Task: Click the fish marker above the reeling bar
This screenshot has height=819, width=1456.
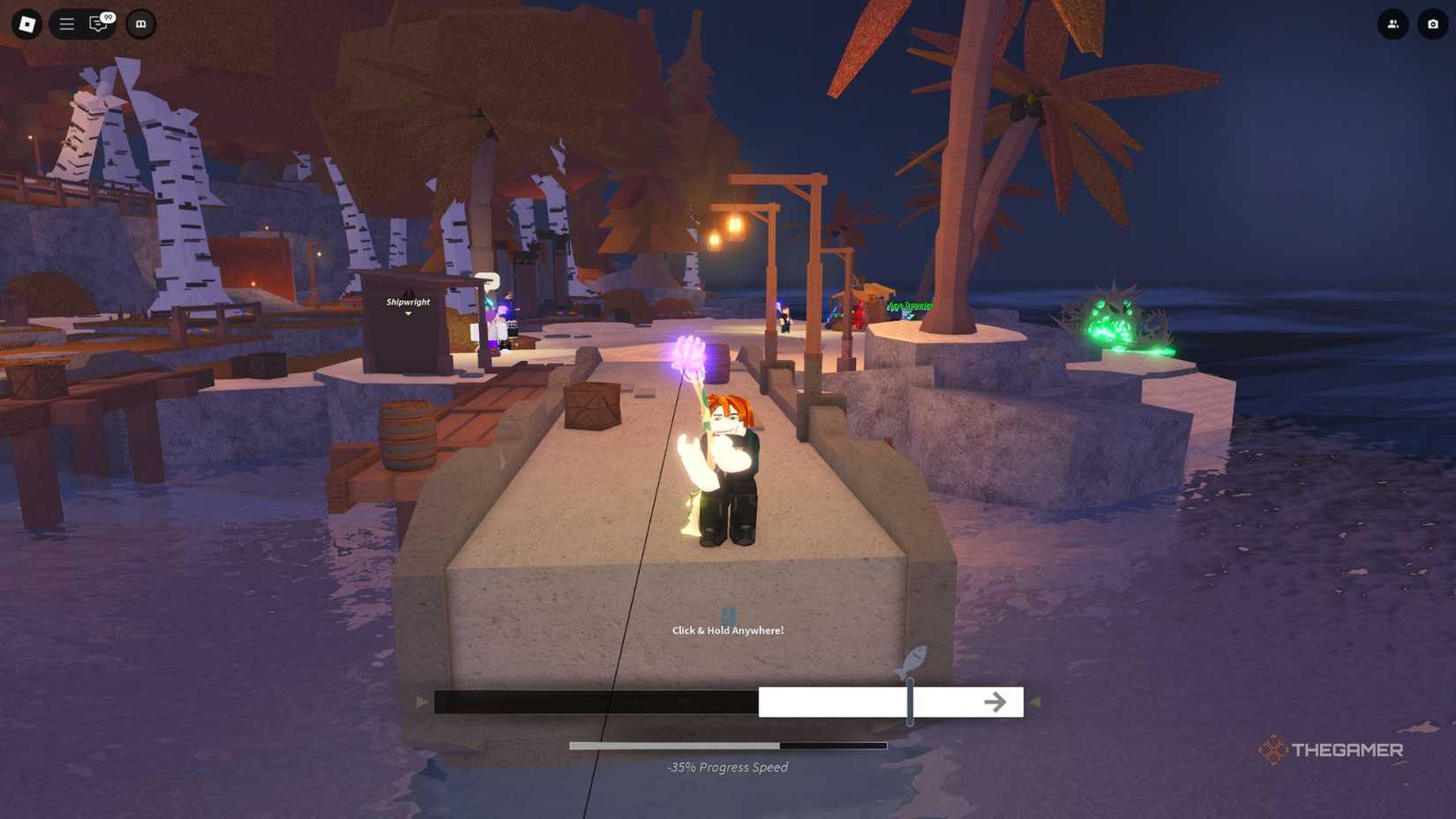Action: (911, 659)
